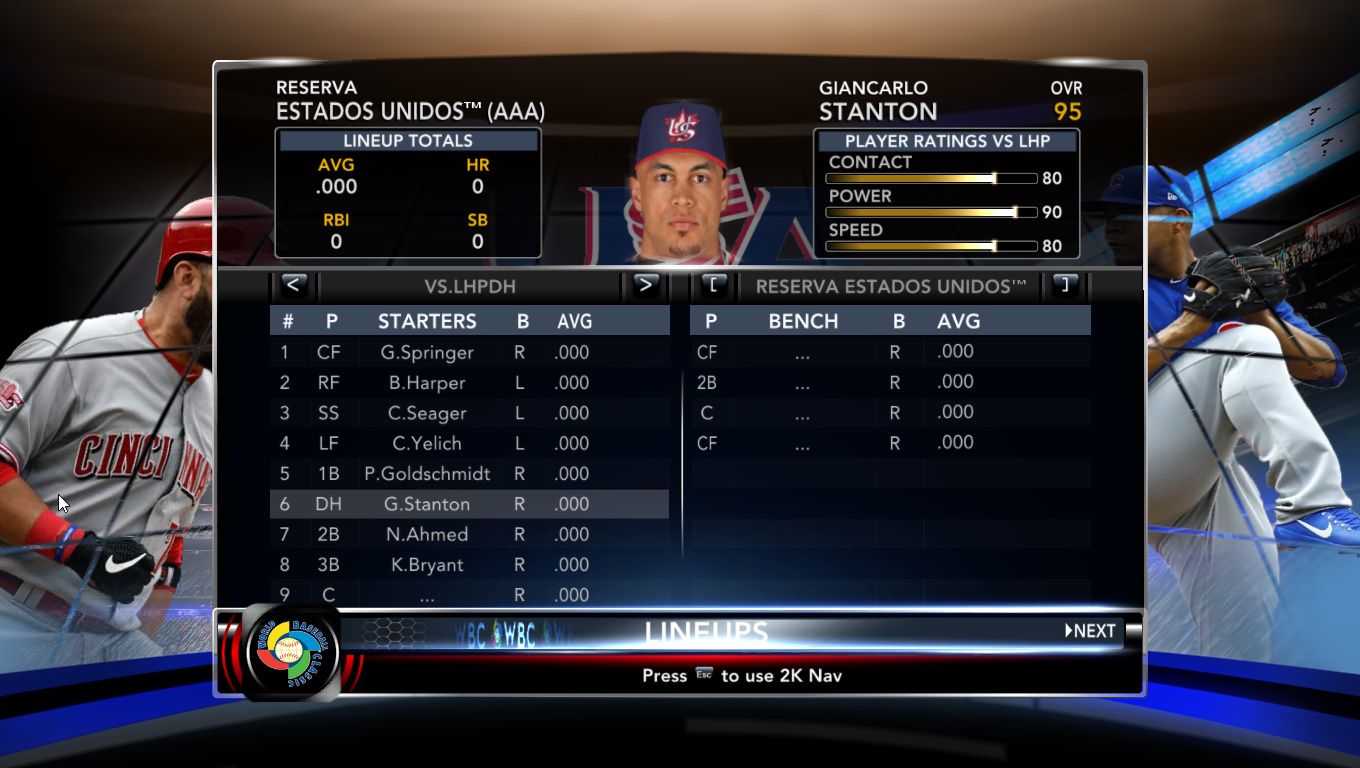This screenshot has width=1360, height=768.
Task: Select G.Springer in the starters list
Action: click(427, 352)
